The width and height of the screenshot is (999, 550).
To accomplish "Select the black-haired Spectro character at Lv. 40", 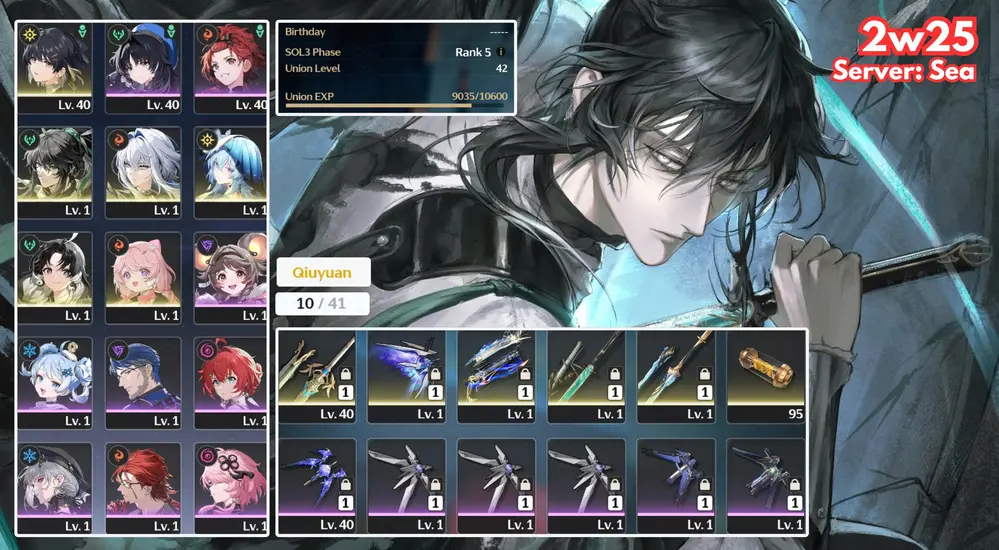I will 56,67.
